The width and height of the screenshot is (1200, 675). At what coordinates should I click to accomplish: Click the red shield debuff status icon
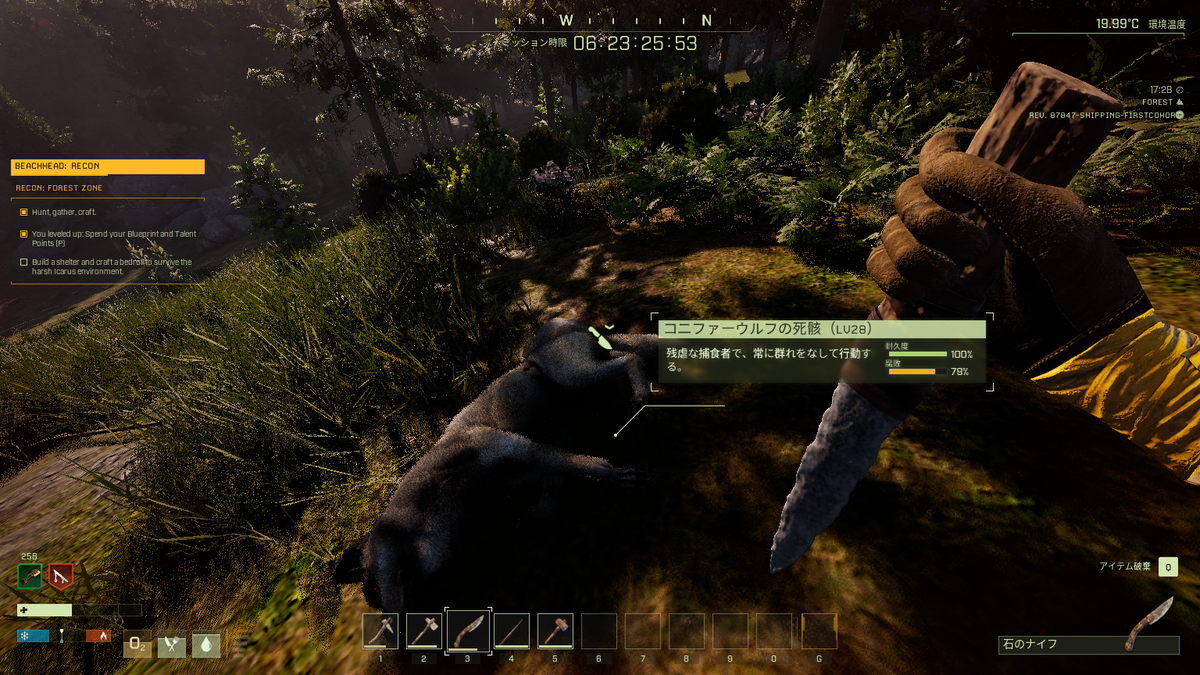(61, 577)
